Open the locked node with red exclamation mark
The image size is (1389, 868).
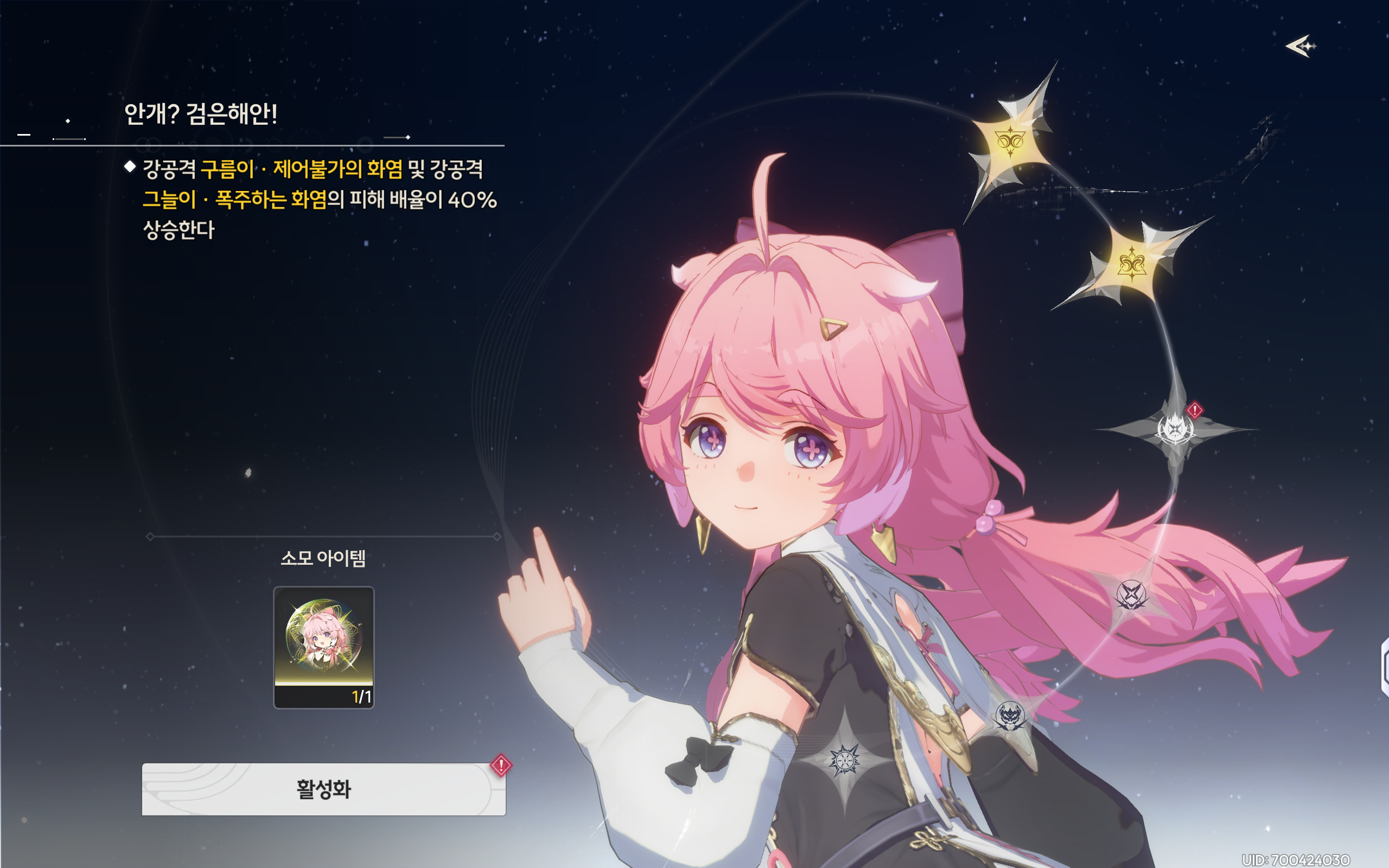(x=1175, y=430)
